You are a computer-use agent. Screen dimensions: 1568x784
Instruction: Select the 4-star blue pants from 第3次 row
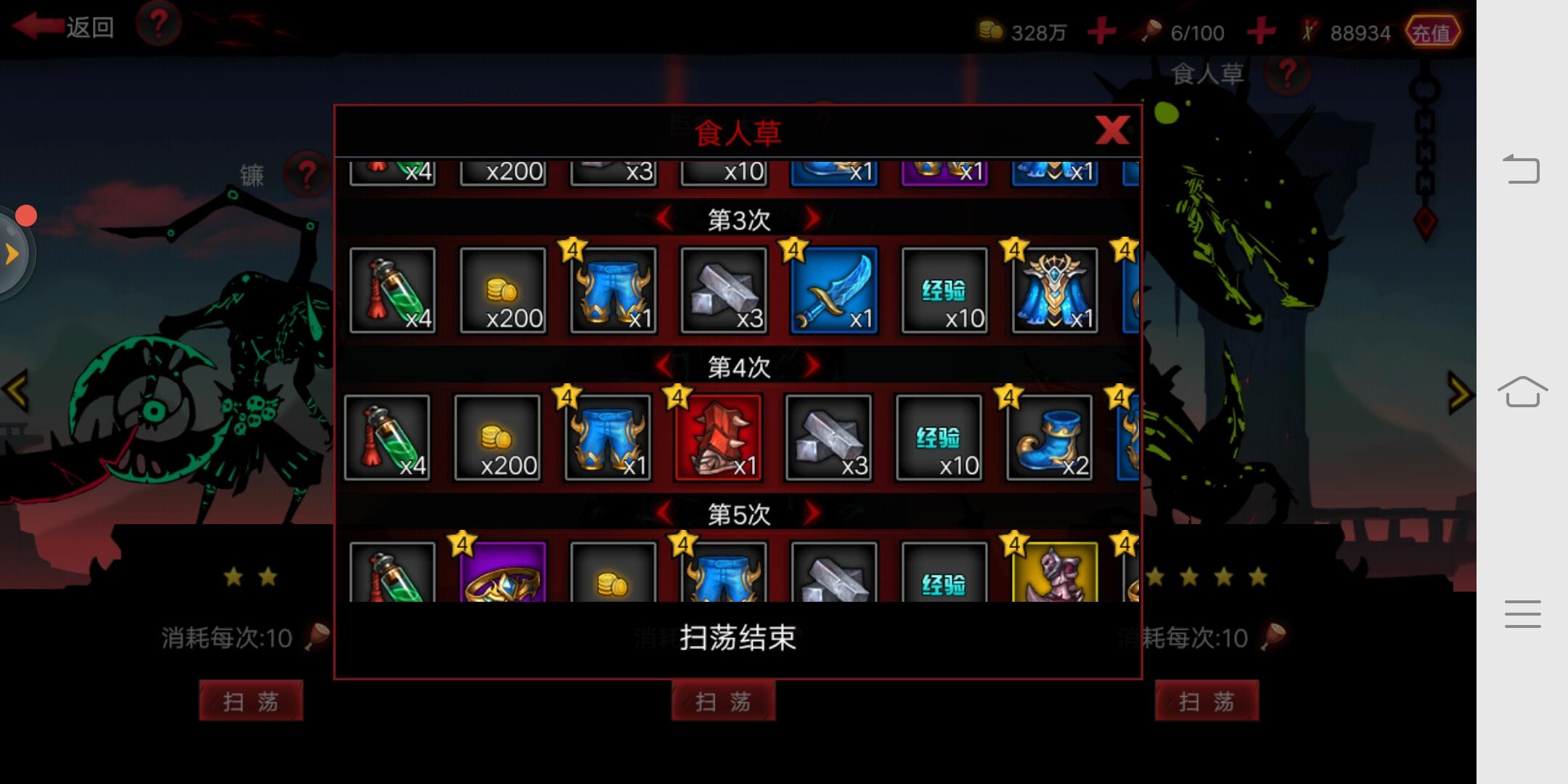click(x=613, y=290)
